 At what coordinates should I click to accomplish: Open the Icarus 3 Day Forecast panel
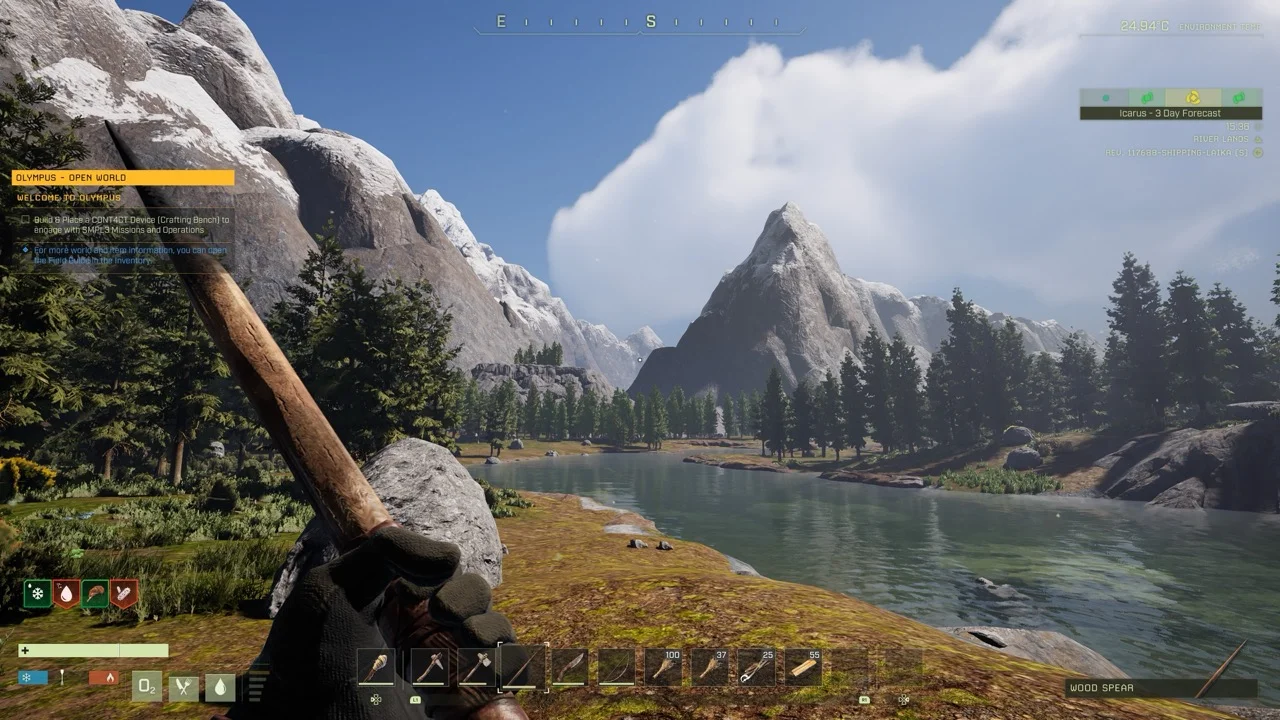pyautogui.click(x=1170, y=113)
